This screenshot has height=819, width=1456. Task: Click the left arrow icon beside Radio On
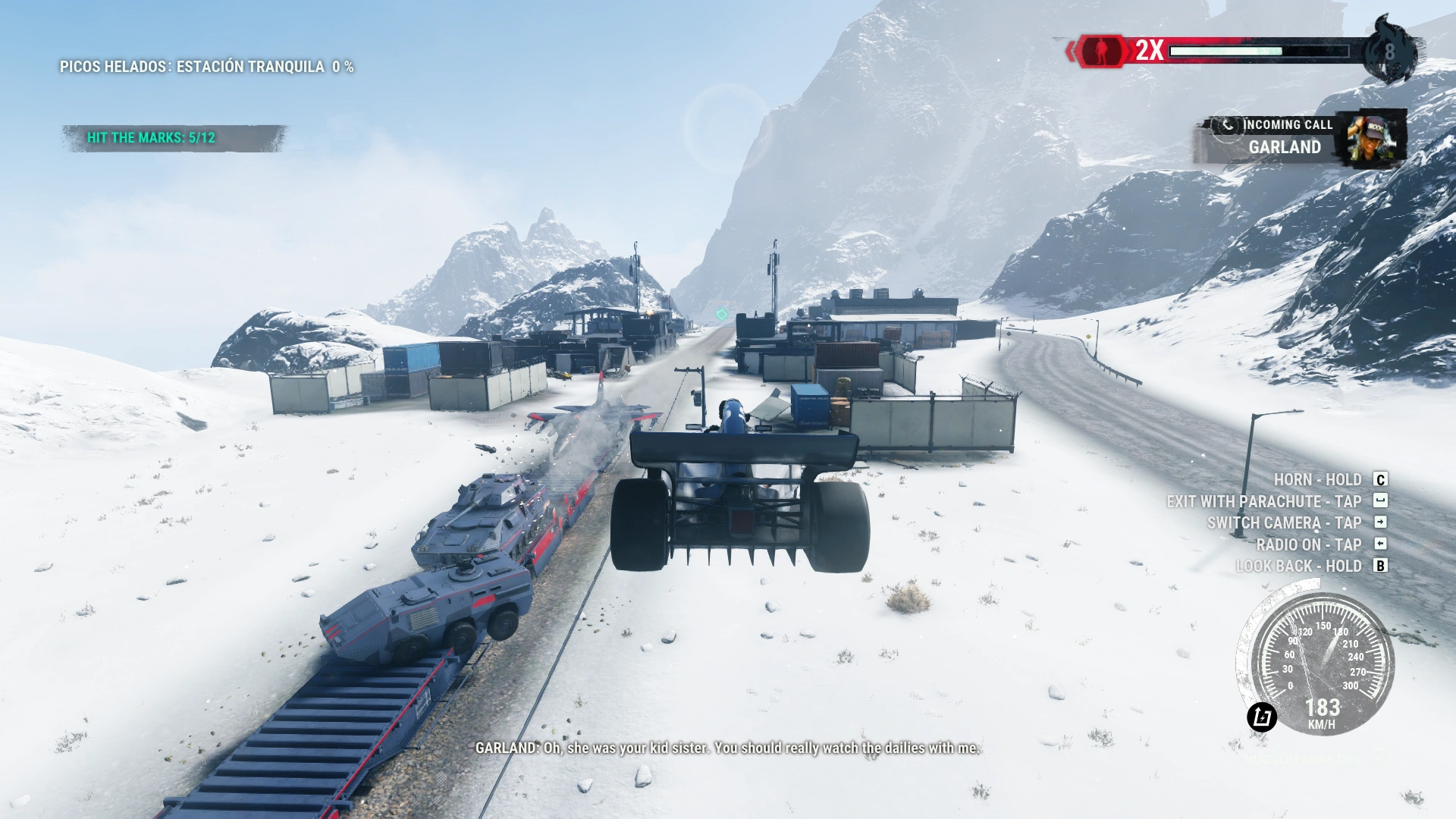click(1380, 543)
